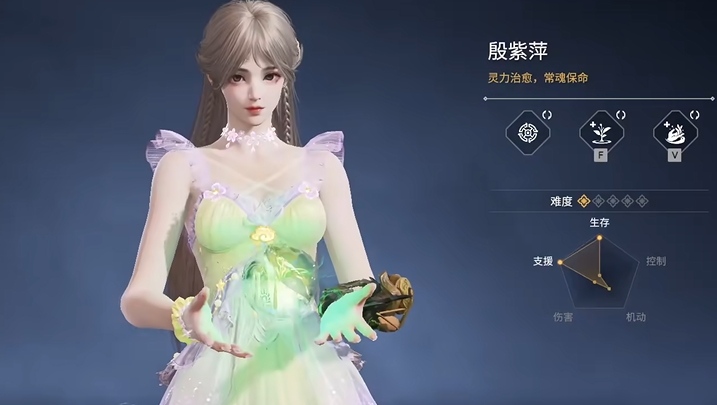Select the circular target passive skill icon

tap(525, 131)
